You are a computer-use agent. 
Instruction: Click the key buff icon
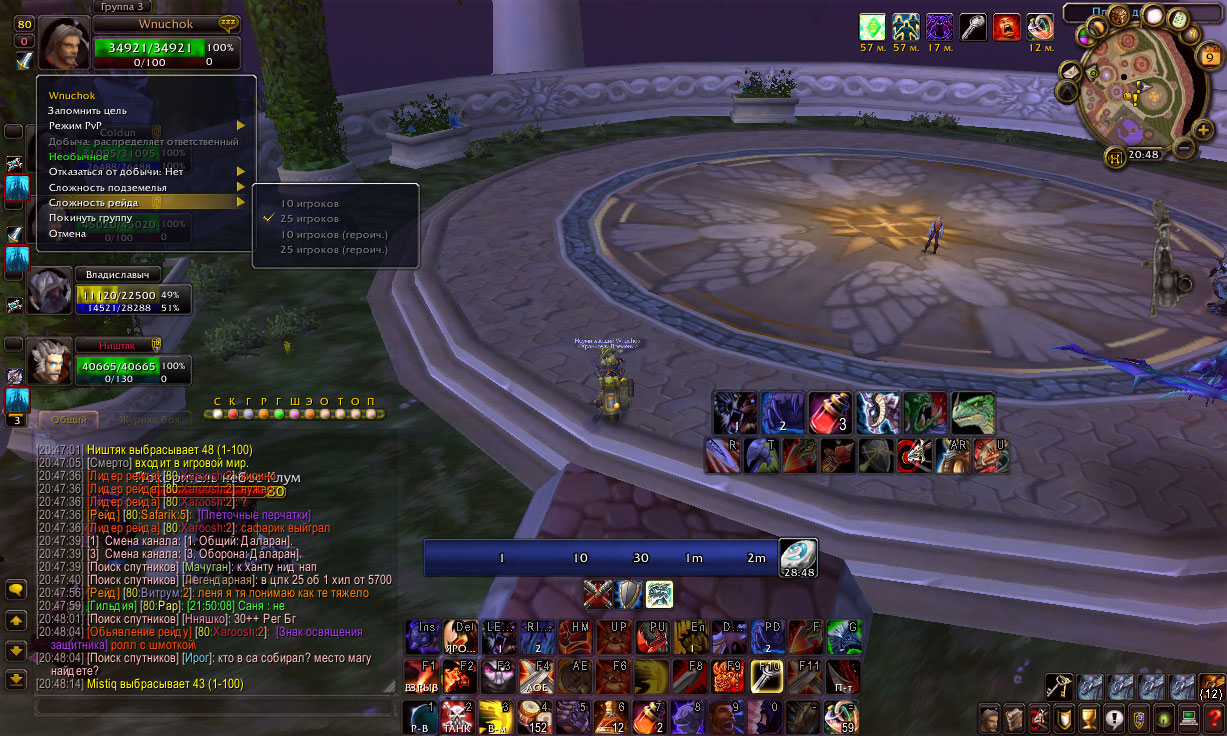click(x=974, y=27)
